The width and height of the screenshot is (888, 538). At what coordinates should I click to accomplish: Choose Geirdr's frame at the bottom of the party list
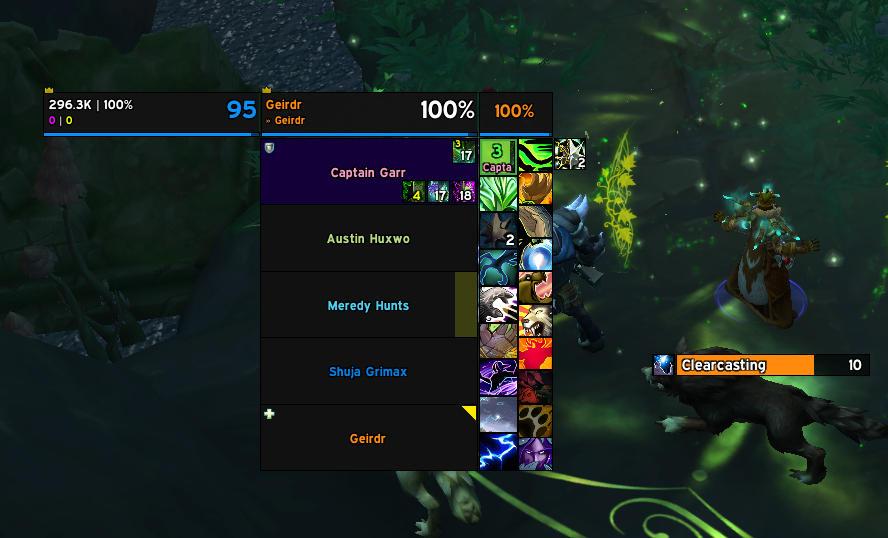368,438
